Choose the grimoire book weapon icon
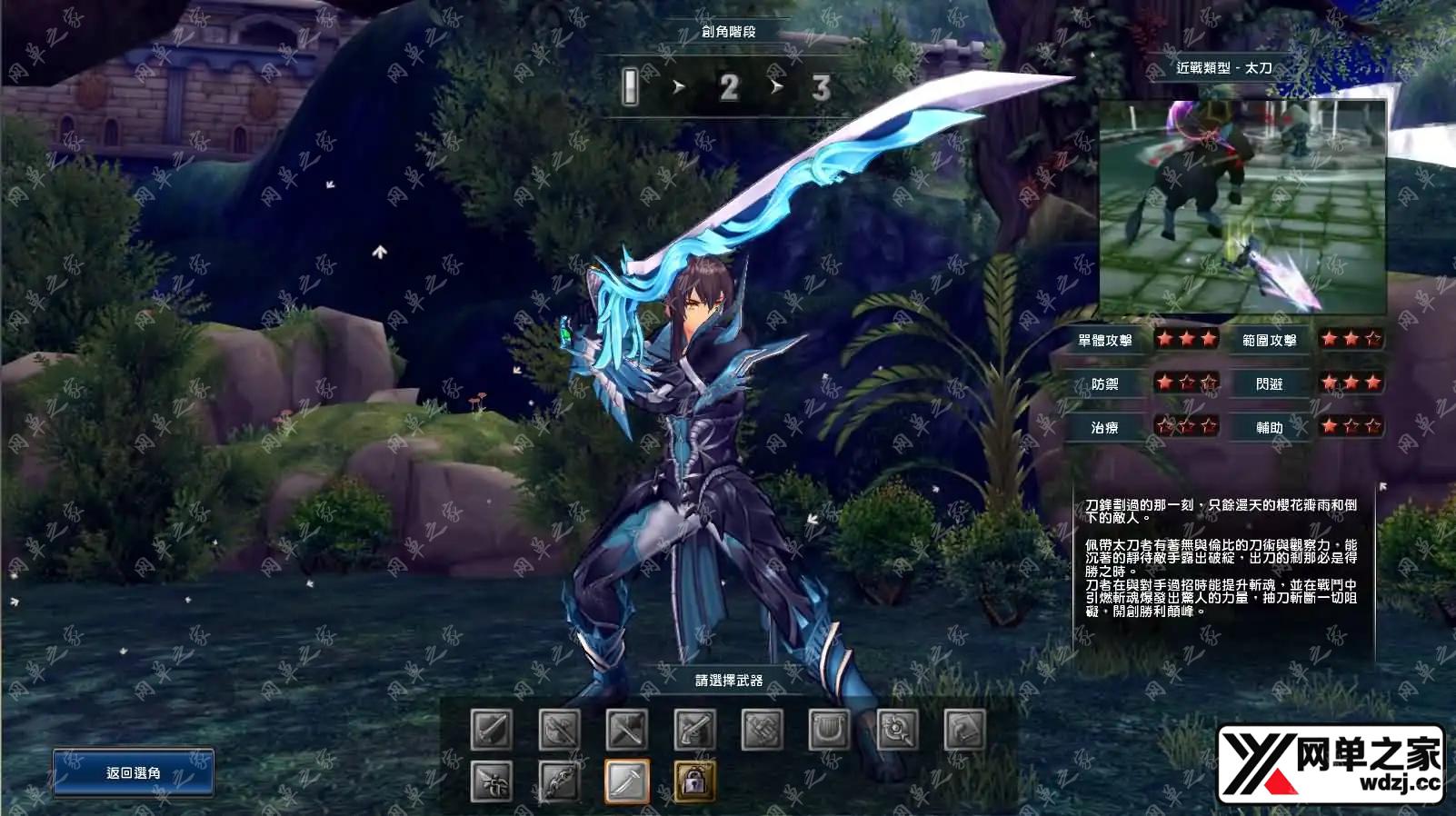 pos(965,729)
